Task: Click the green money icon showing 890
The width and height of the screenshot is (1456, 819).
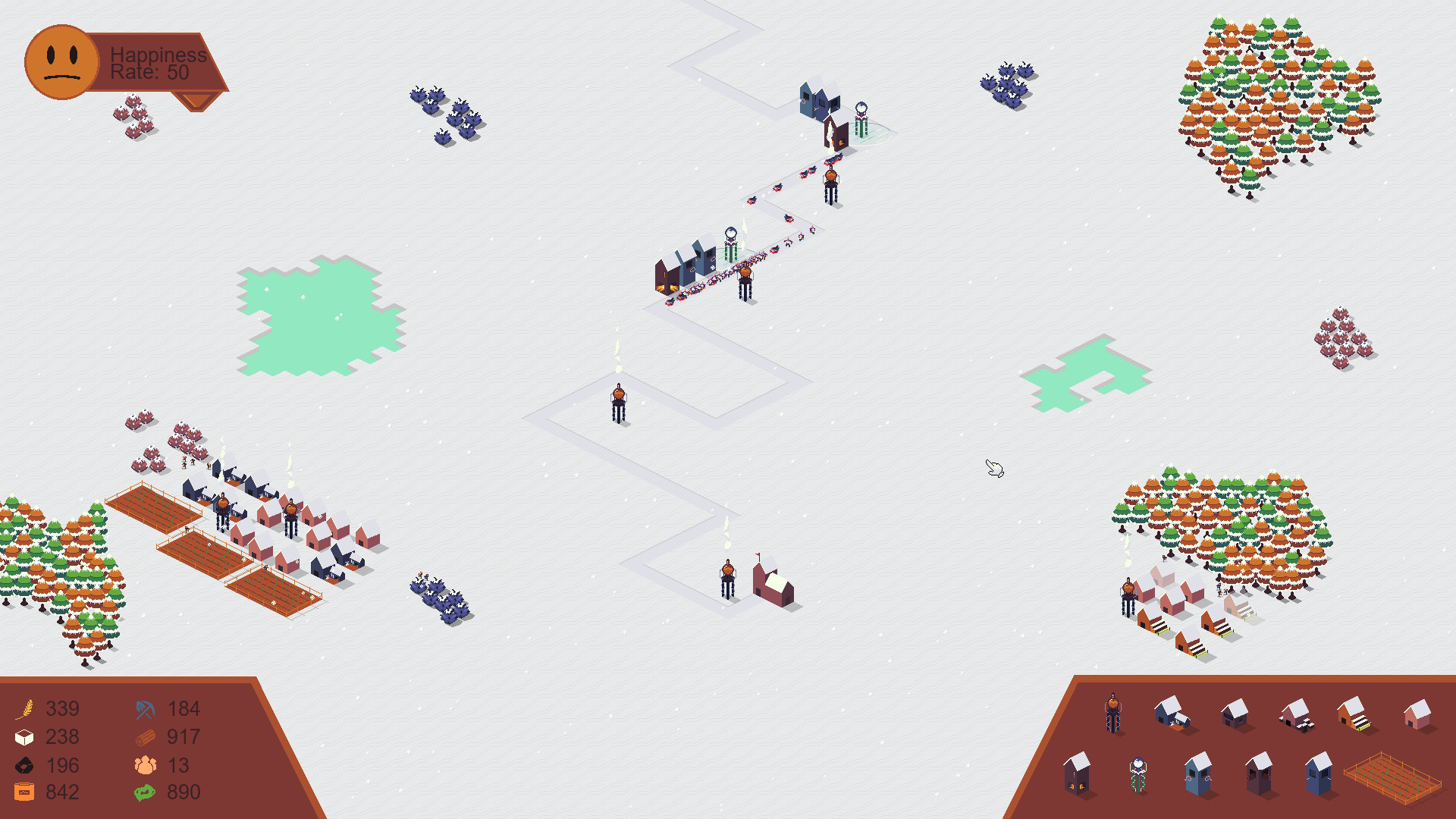Action: coord(145,792)
